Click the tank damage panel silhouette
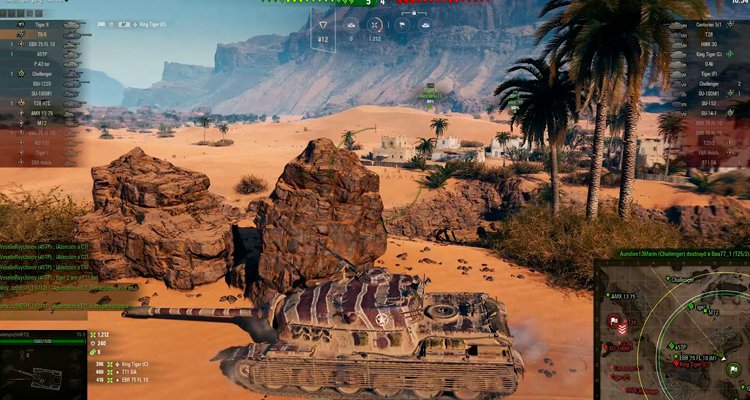The image size is (750, 400). pyautogui.click(x=35, y=375)
